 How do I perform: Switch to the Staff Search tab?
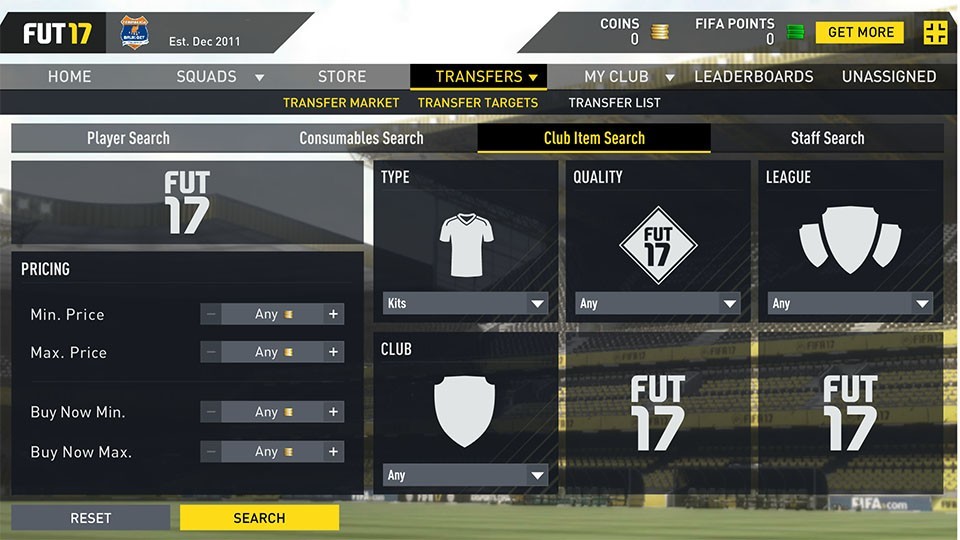coord(827,138)
